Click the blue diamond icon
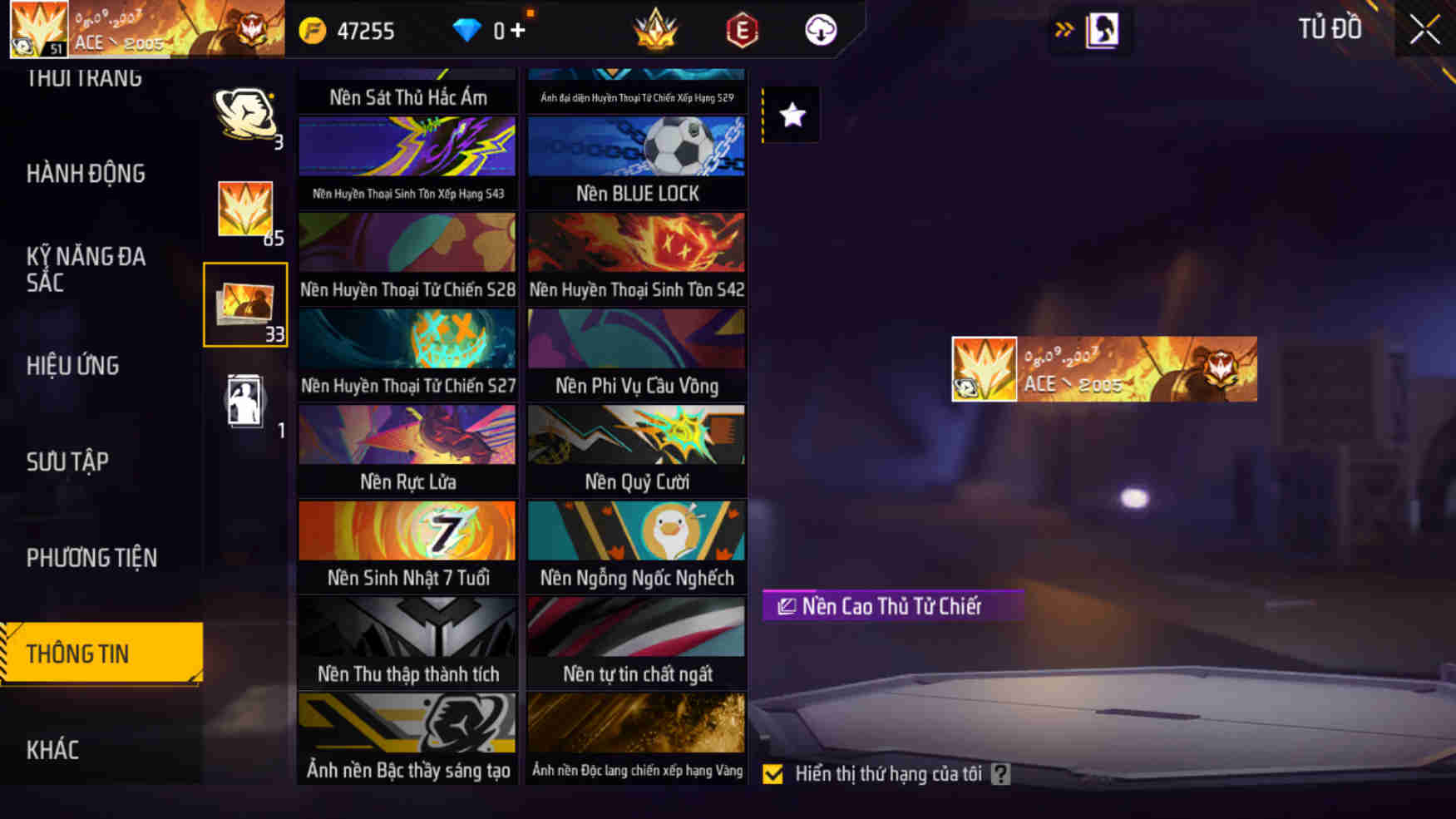1456x819 pixels. pos(470,31)
